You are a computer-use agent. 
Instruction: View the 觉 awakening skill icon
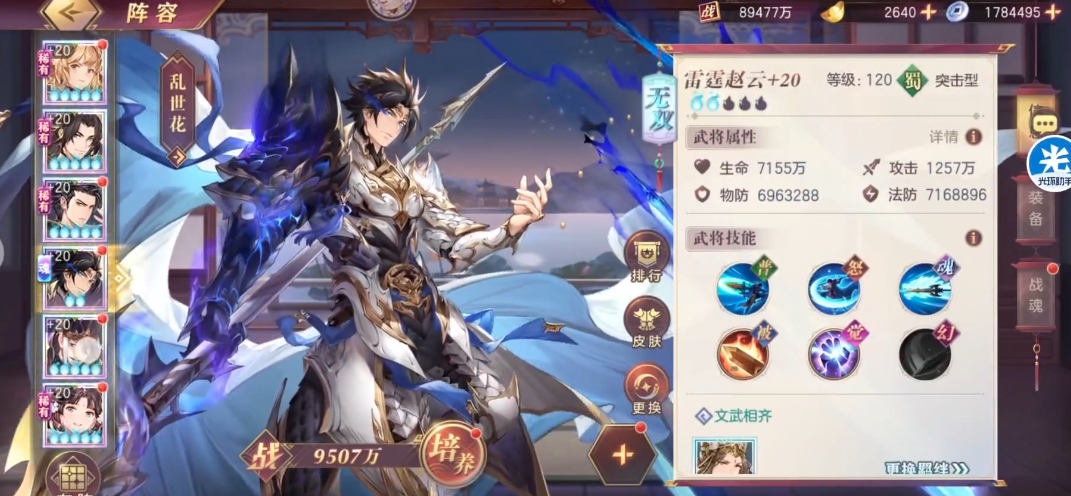[833, 355]
